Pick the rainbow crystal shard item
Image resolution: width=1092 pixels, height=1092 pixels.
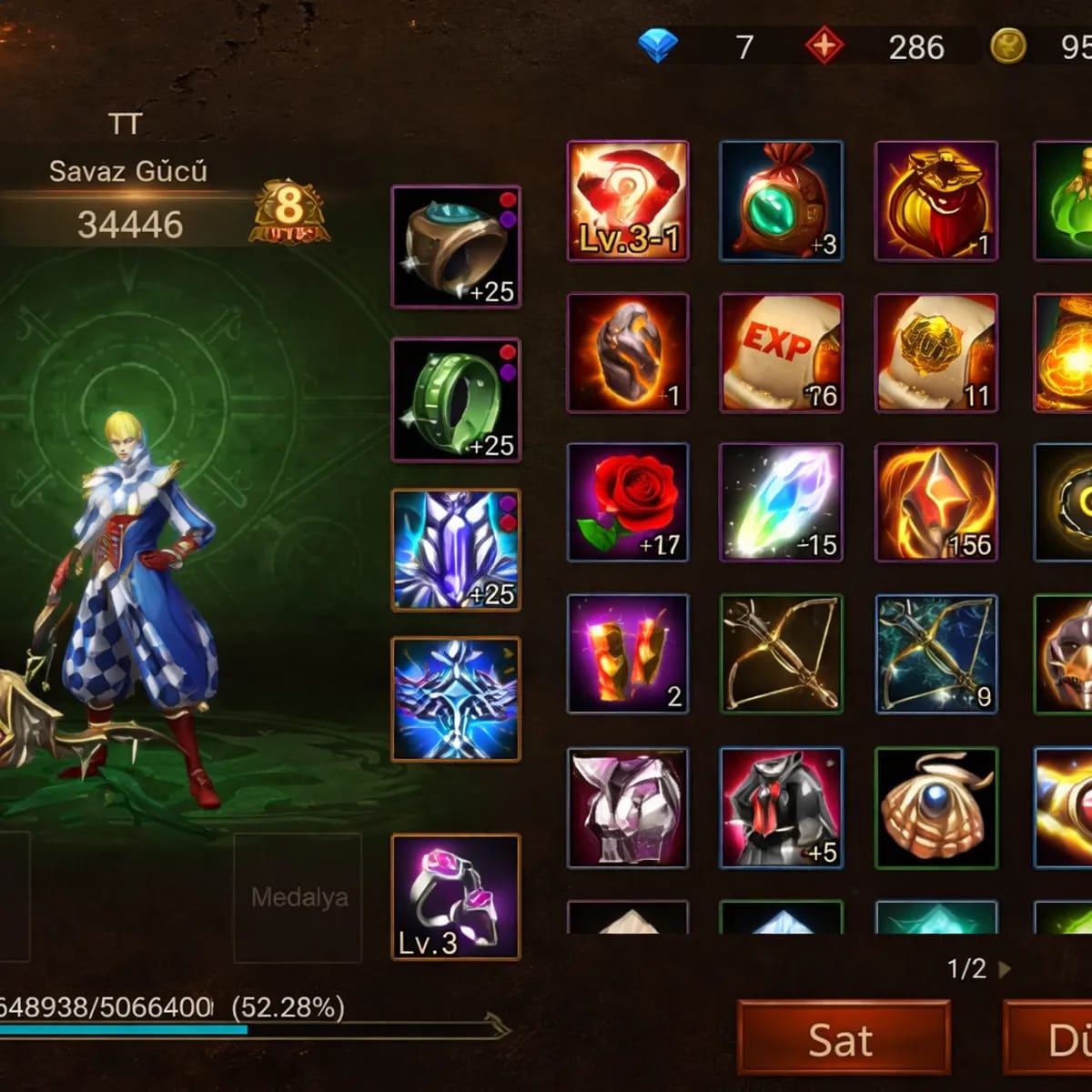coord(782,502)
